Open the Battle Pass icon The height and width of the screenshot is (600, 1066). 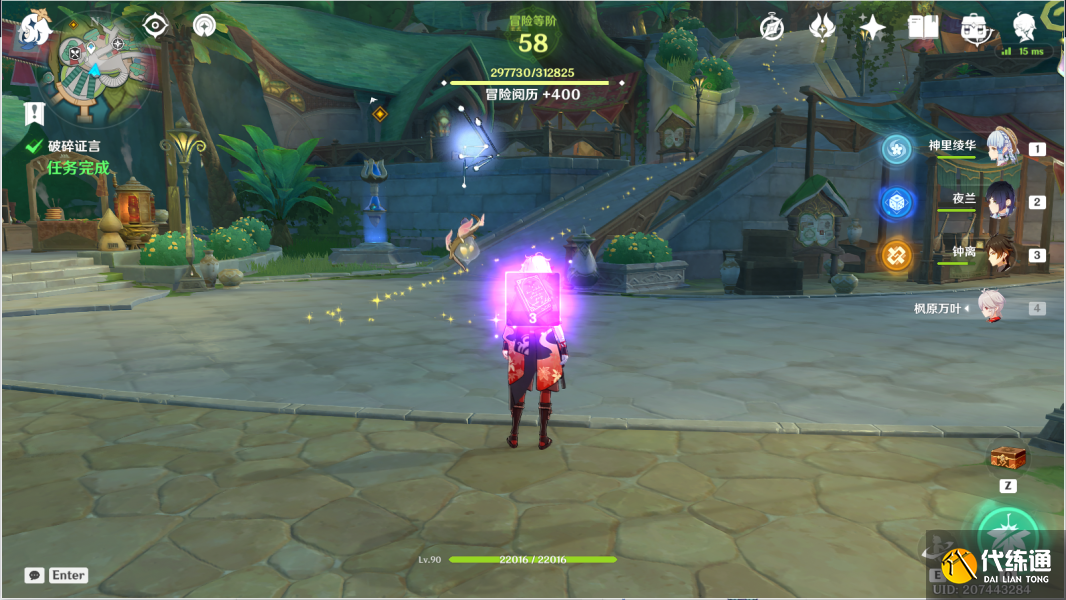[974, 28]
